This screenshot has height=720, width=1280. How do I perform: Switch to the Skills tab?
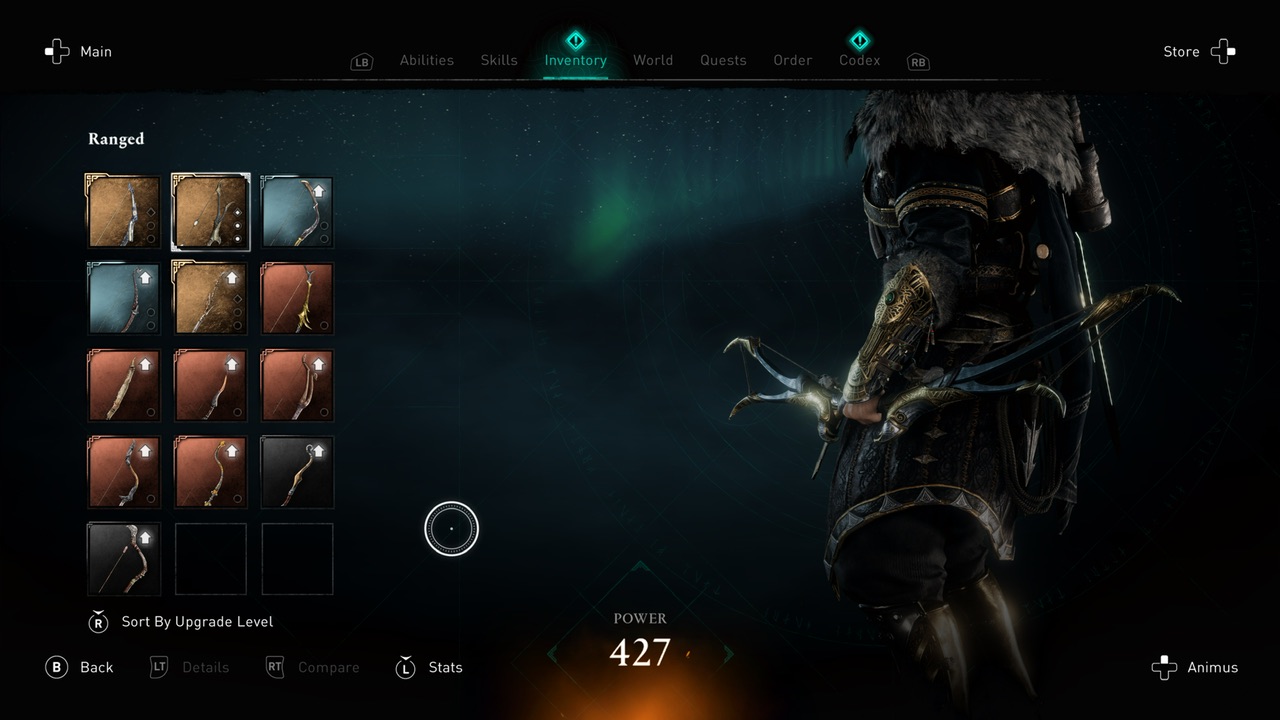click(498, 60)
